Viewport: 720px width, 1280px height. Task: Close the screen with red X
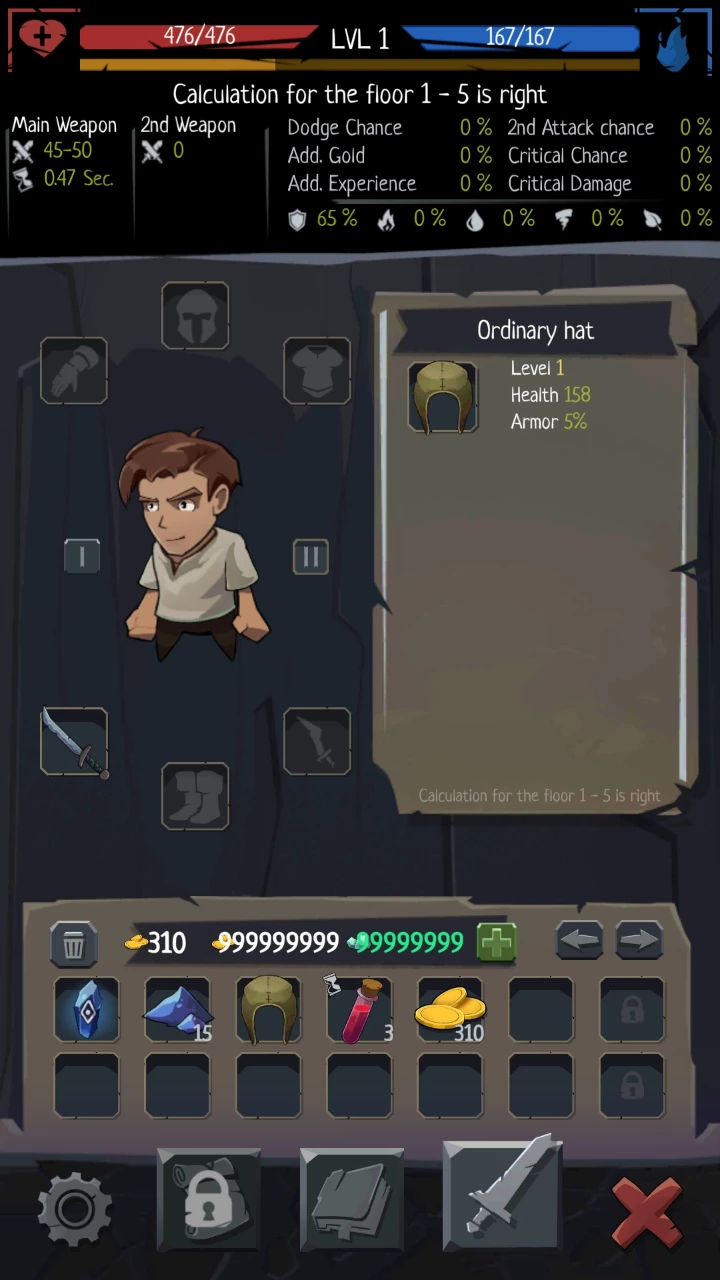click(646, 1210)
